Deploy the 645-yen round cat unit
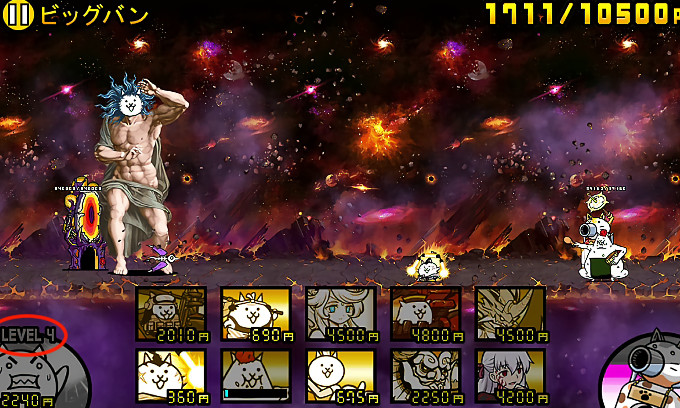Screen dimensions: 680x408 pos(341,375)
